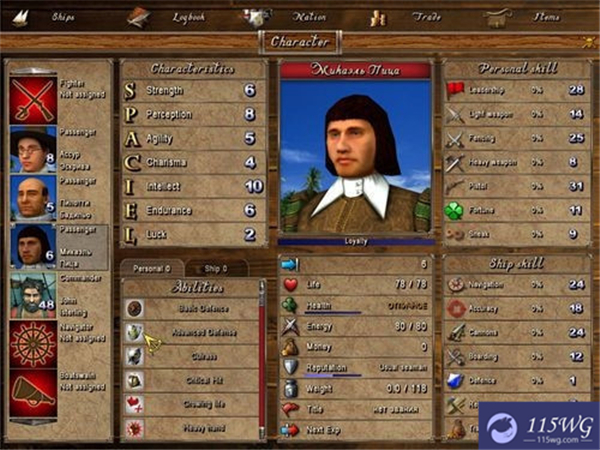
Task: Select the bald passenger portrait
Action: (x=32, y=198)
